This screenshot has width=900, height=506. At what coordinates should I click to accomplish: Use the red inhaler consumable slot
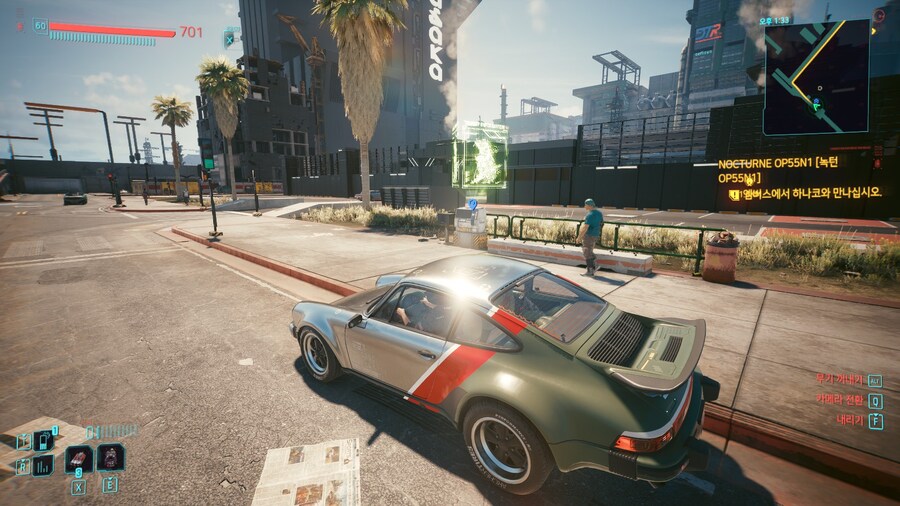point(79,459)
